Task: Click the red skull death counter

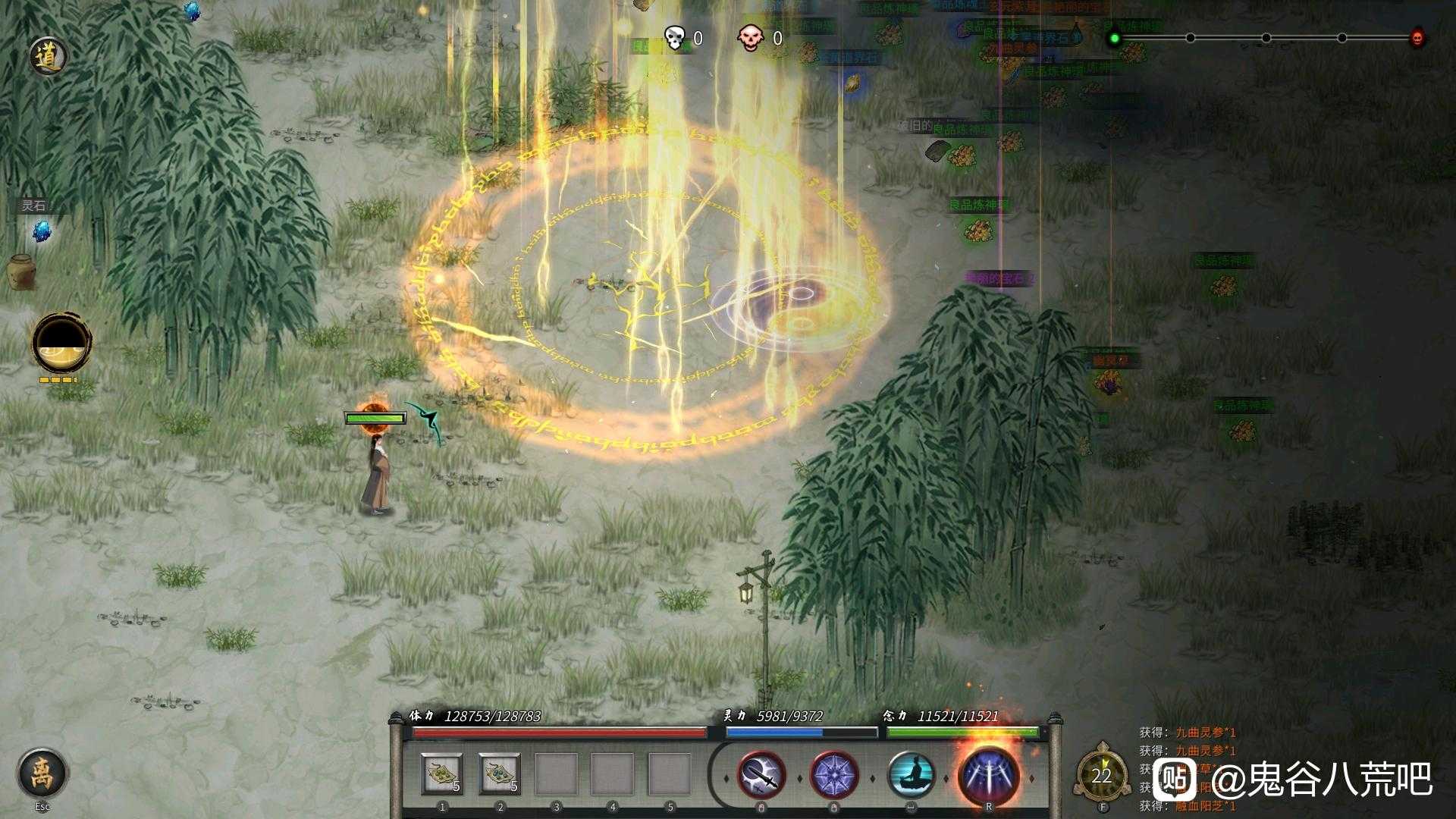Action: point(751,36)
